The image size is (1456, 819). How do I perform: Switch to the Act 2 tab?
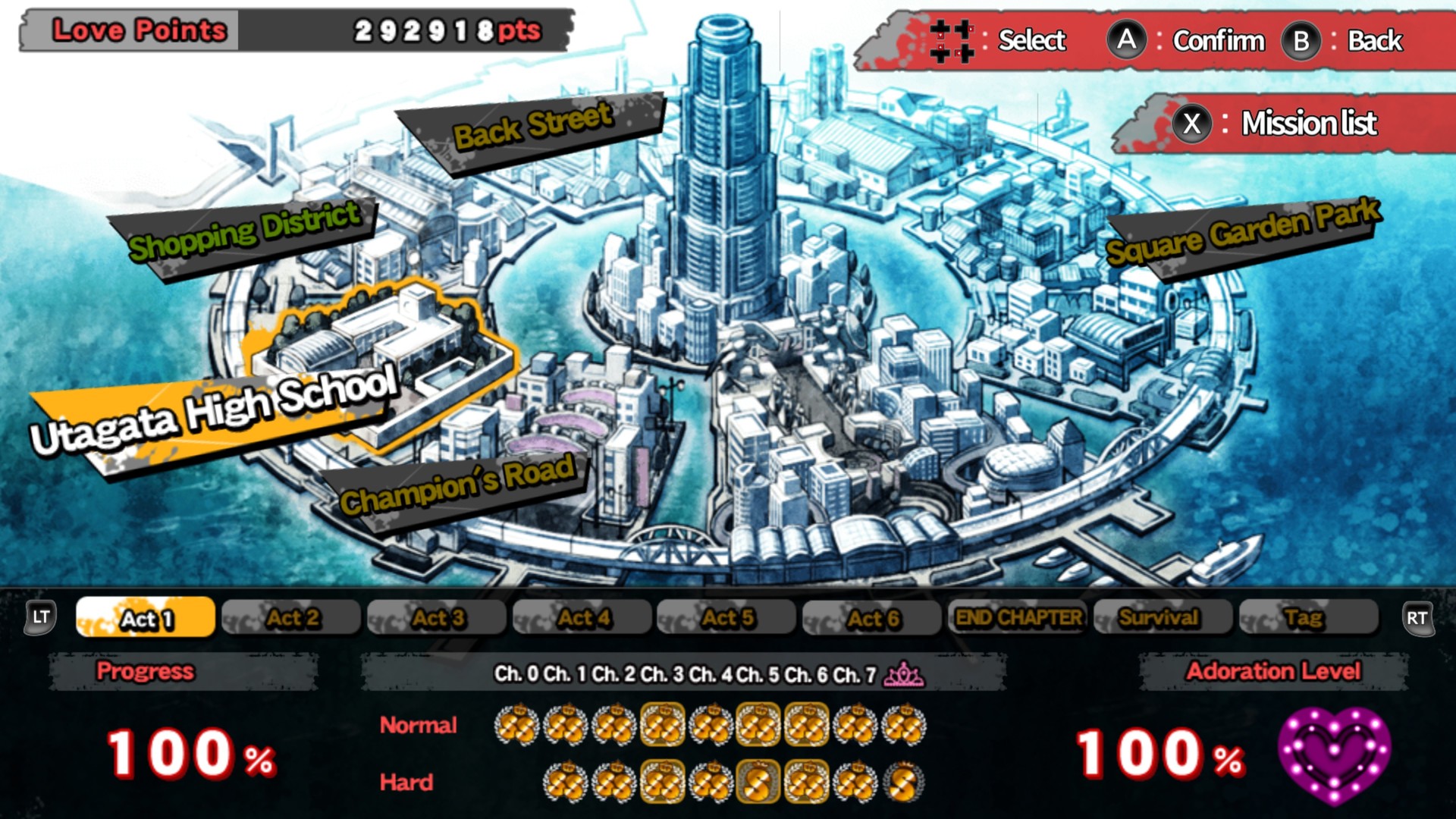tap(291, 617)
